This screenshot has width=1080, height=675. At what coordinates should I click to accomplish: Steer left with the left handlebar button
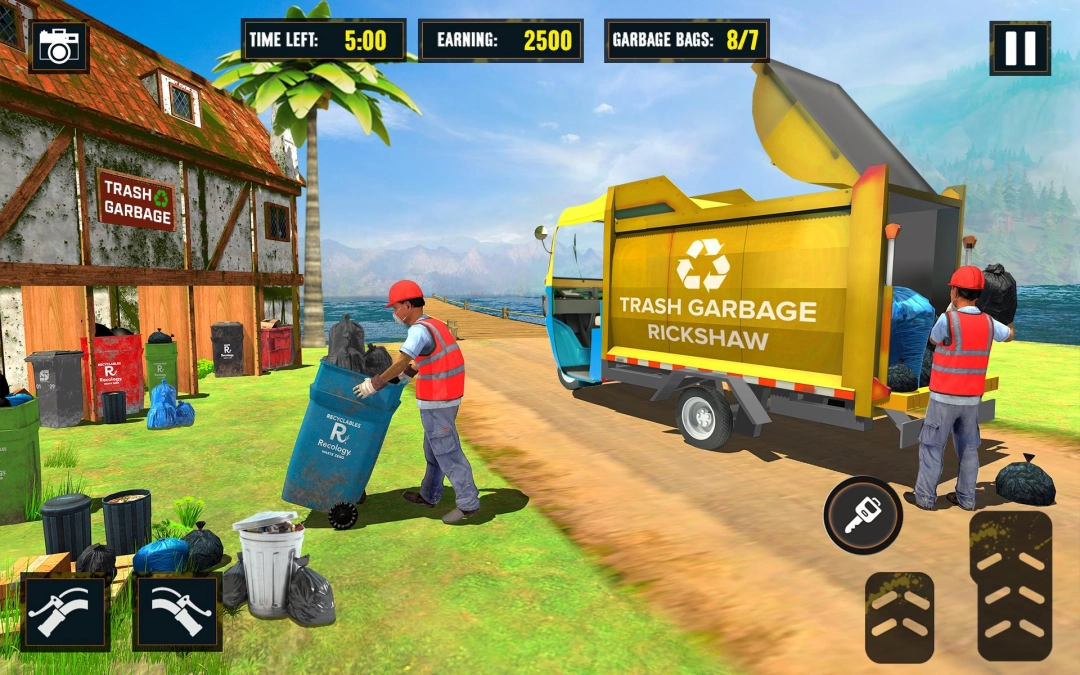pyautogui.click(x=65, y=611)
